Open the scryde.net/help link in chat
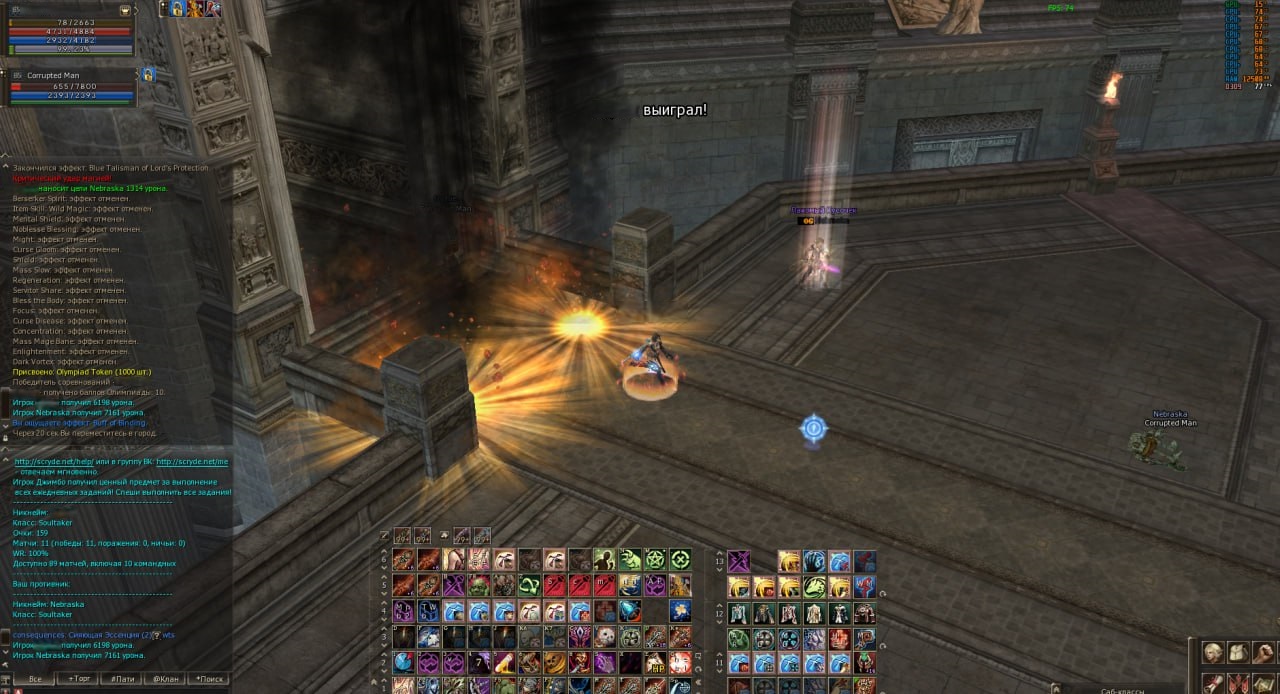 [x=54, y=462]
